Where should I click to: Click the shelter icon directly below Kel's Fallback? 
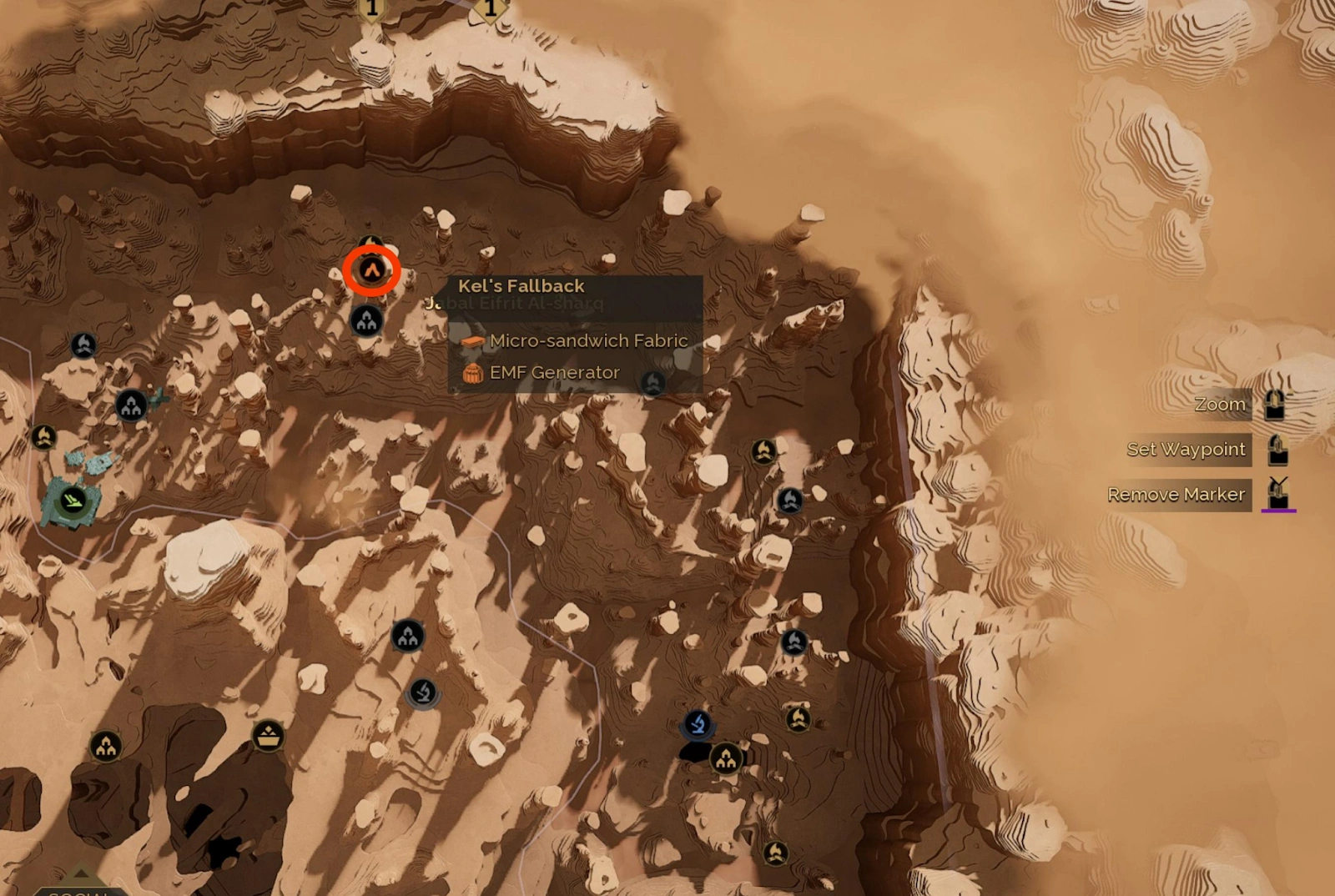[367, 320]
